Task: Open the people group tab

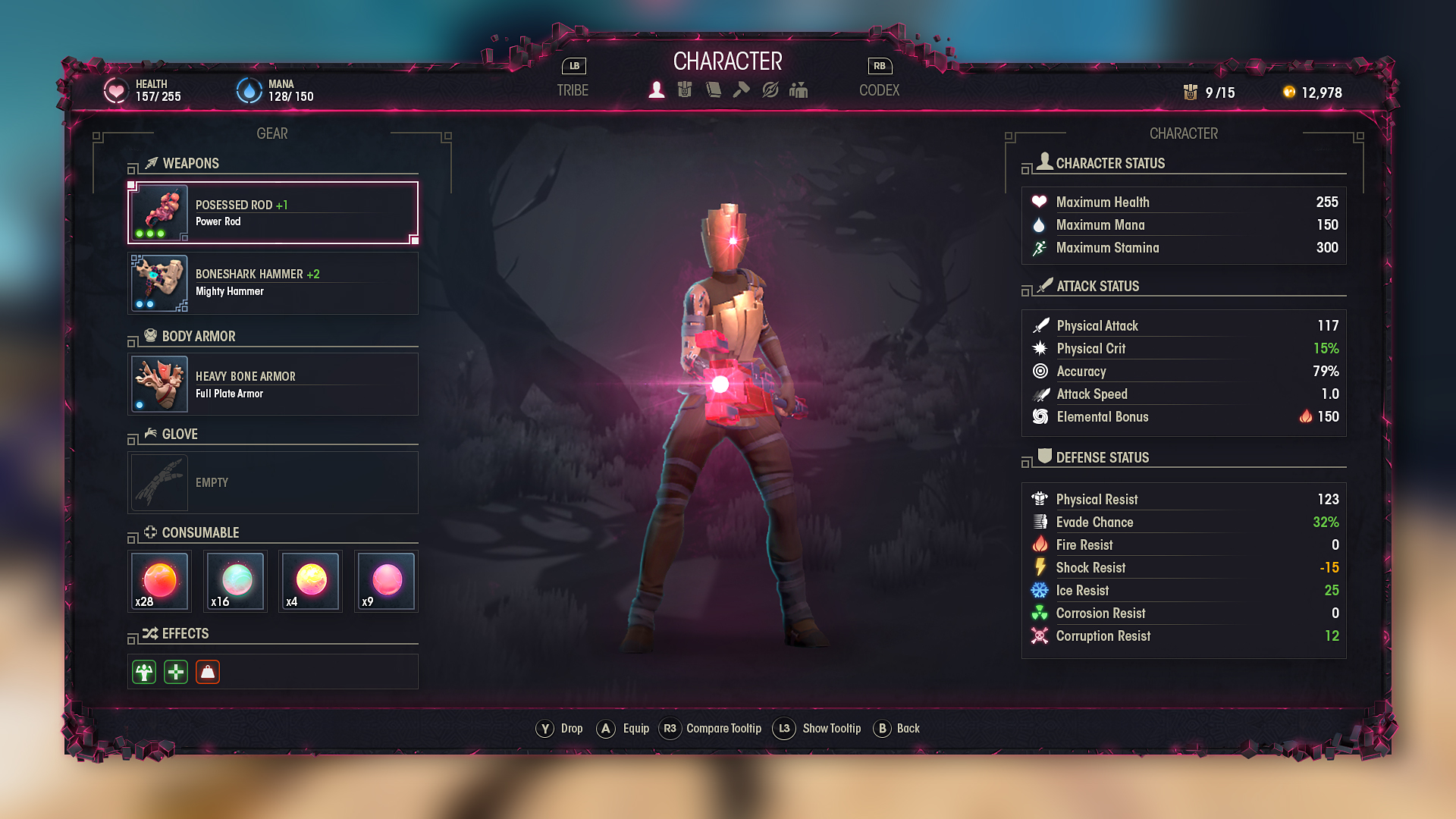Action: tap(799, 90)
